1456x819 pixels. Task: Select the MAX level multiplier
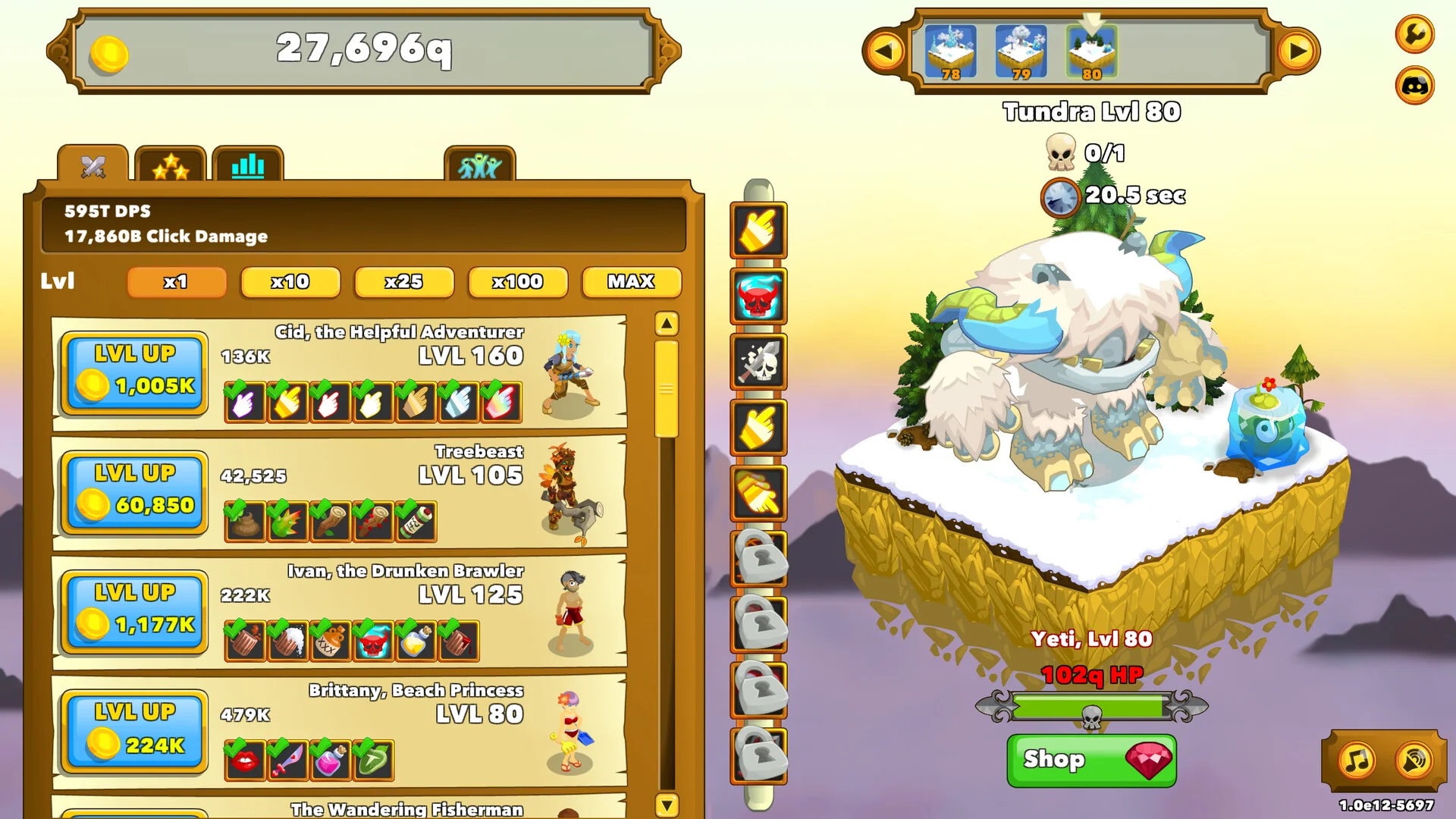(631, 282)
